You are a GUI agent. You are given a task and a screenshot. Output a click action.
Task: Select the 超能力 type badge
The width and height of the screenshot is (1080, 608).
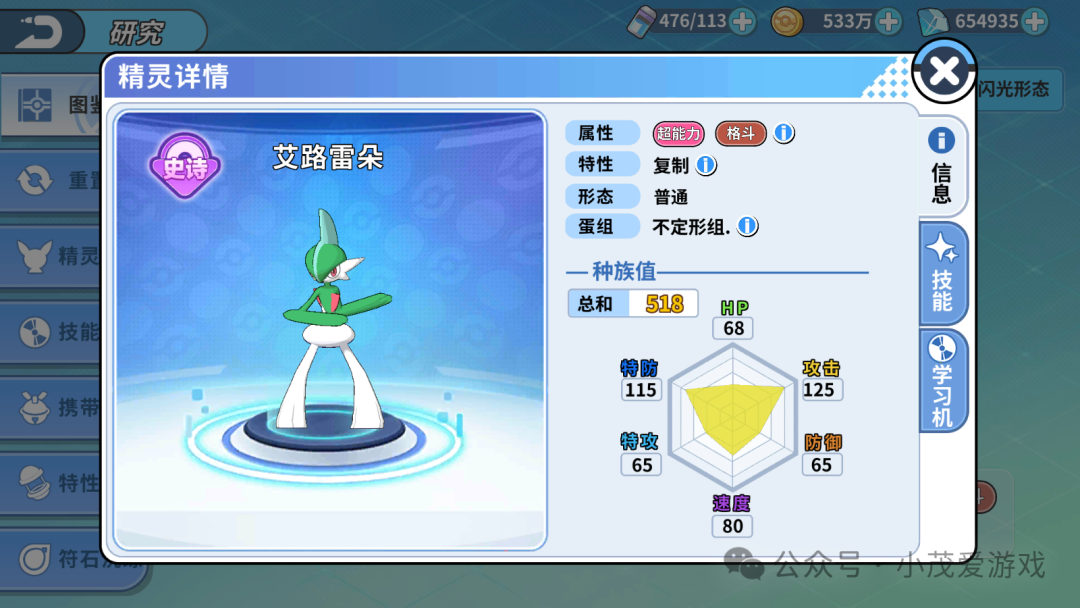click(x=679, y=133)
